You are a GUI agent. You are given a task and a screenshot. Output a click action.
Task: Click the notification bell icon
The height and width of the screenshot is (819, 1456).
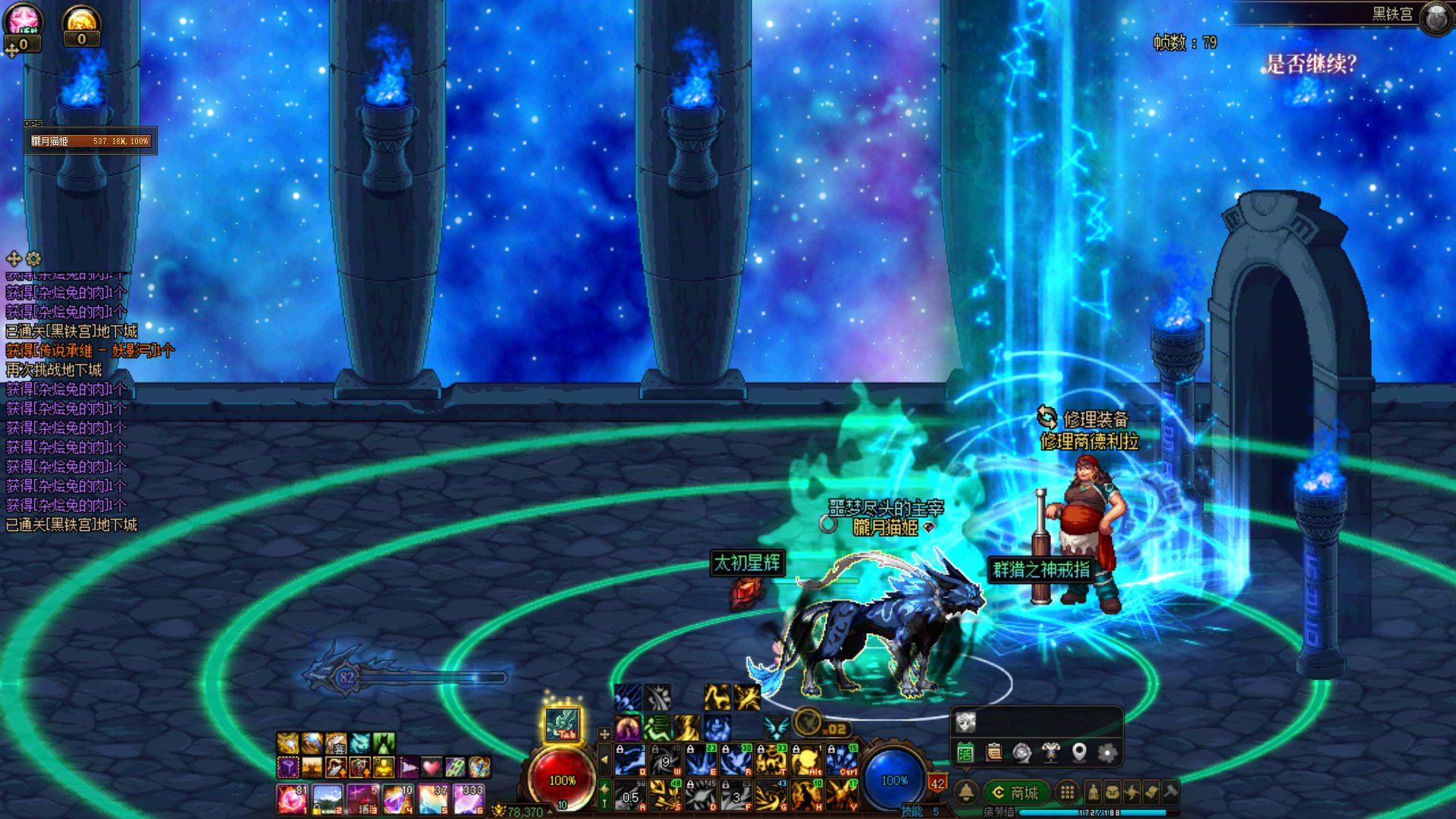click(966, 792)
